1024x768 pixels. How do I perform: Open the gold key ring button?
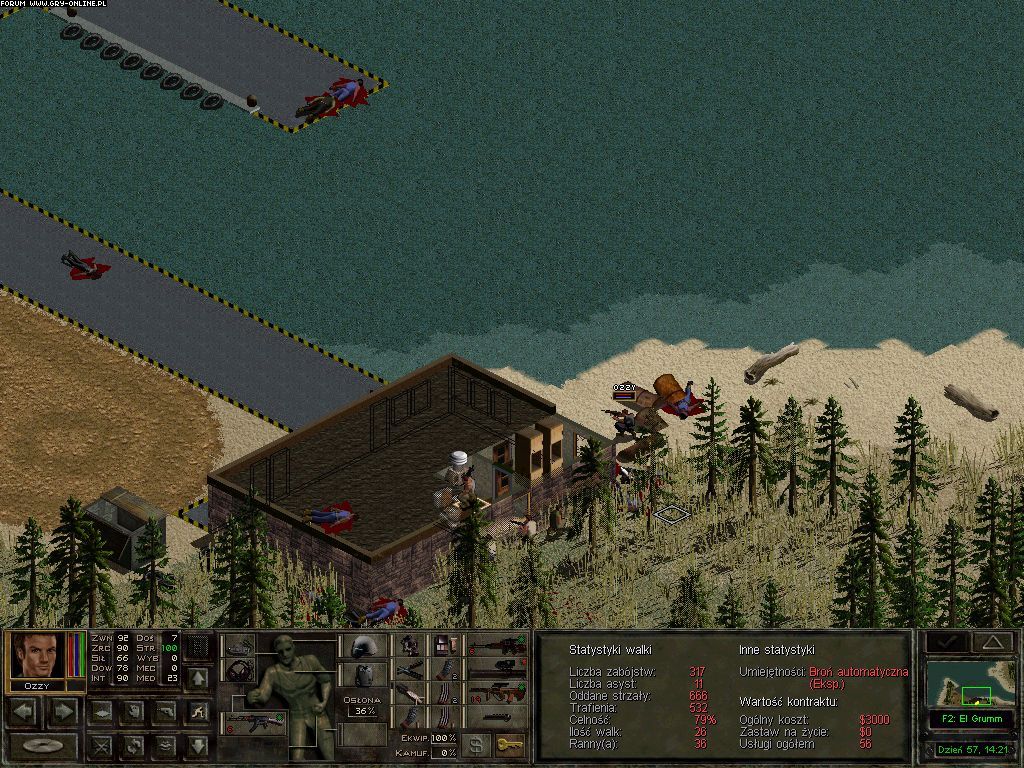[x=510, y=745]
